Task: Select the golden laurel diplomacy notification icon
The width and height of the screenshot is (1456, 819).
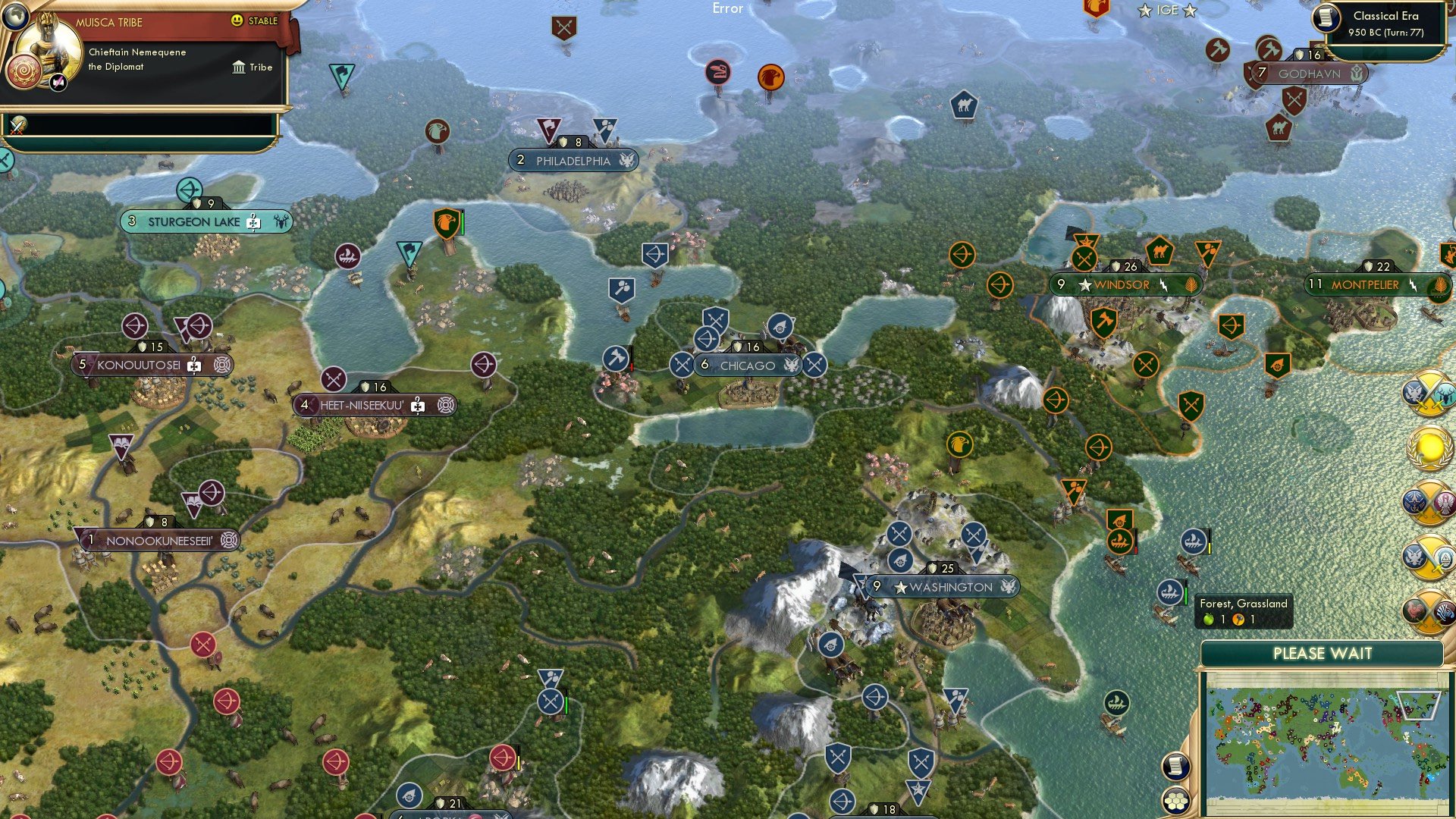Action: (1429, 447)
